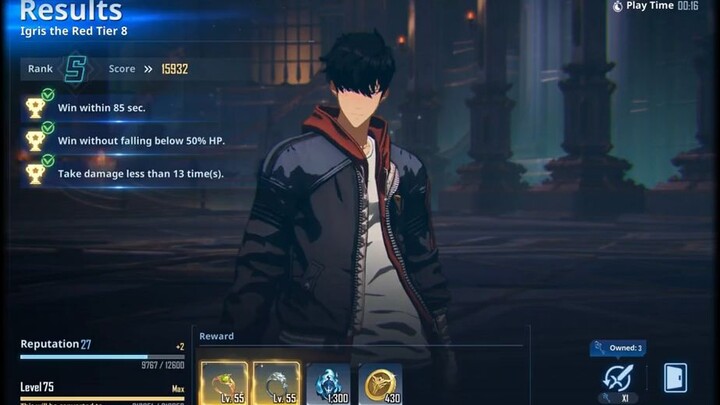
Task: Exit the results screen via door icon
Action: click(x=675, y=378)
